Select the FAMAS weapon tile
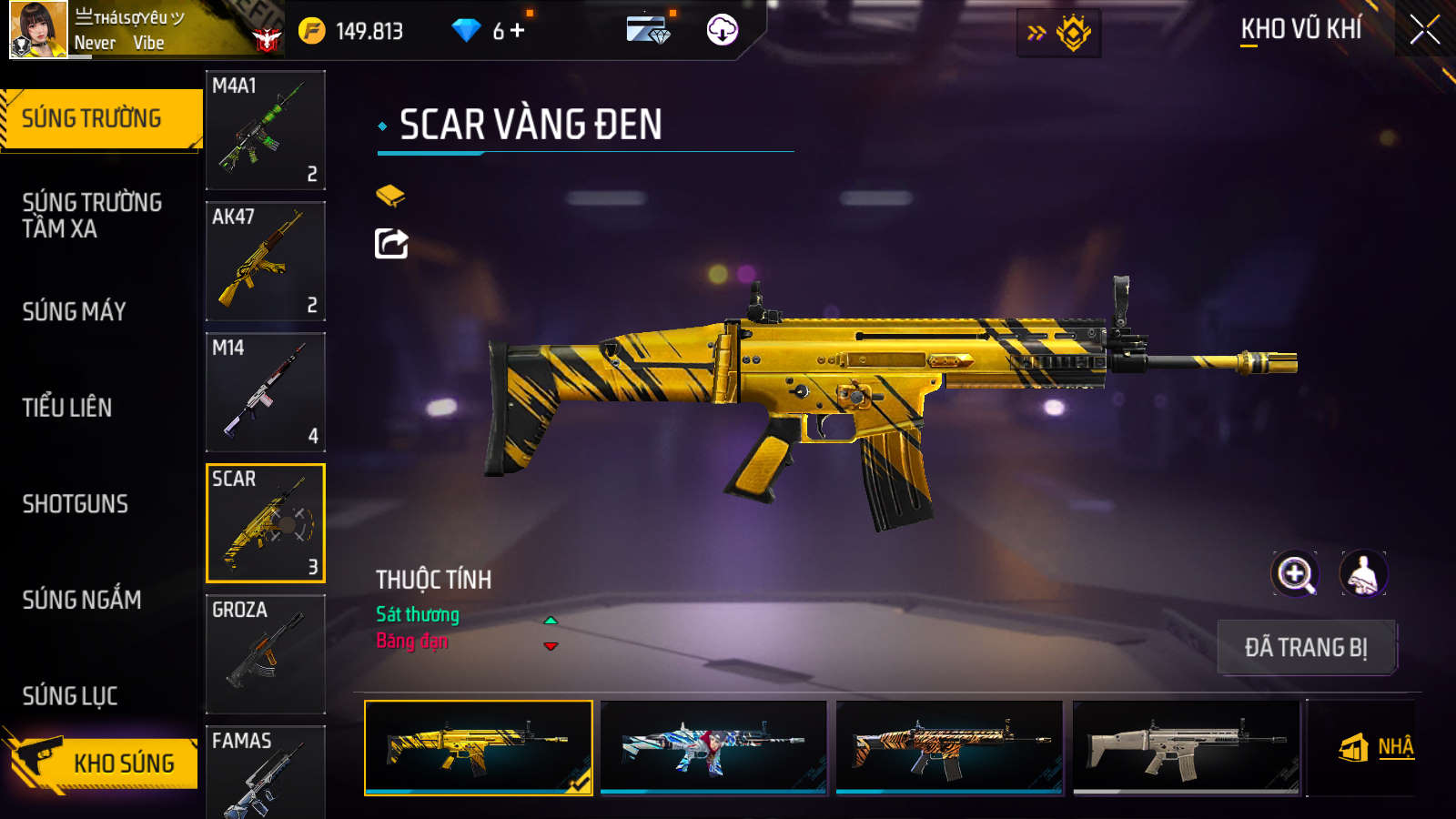 coord(265,772)
